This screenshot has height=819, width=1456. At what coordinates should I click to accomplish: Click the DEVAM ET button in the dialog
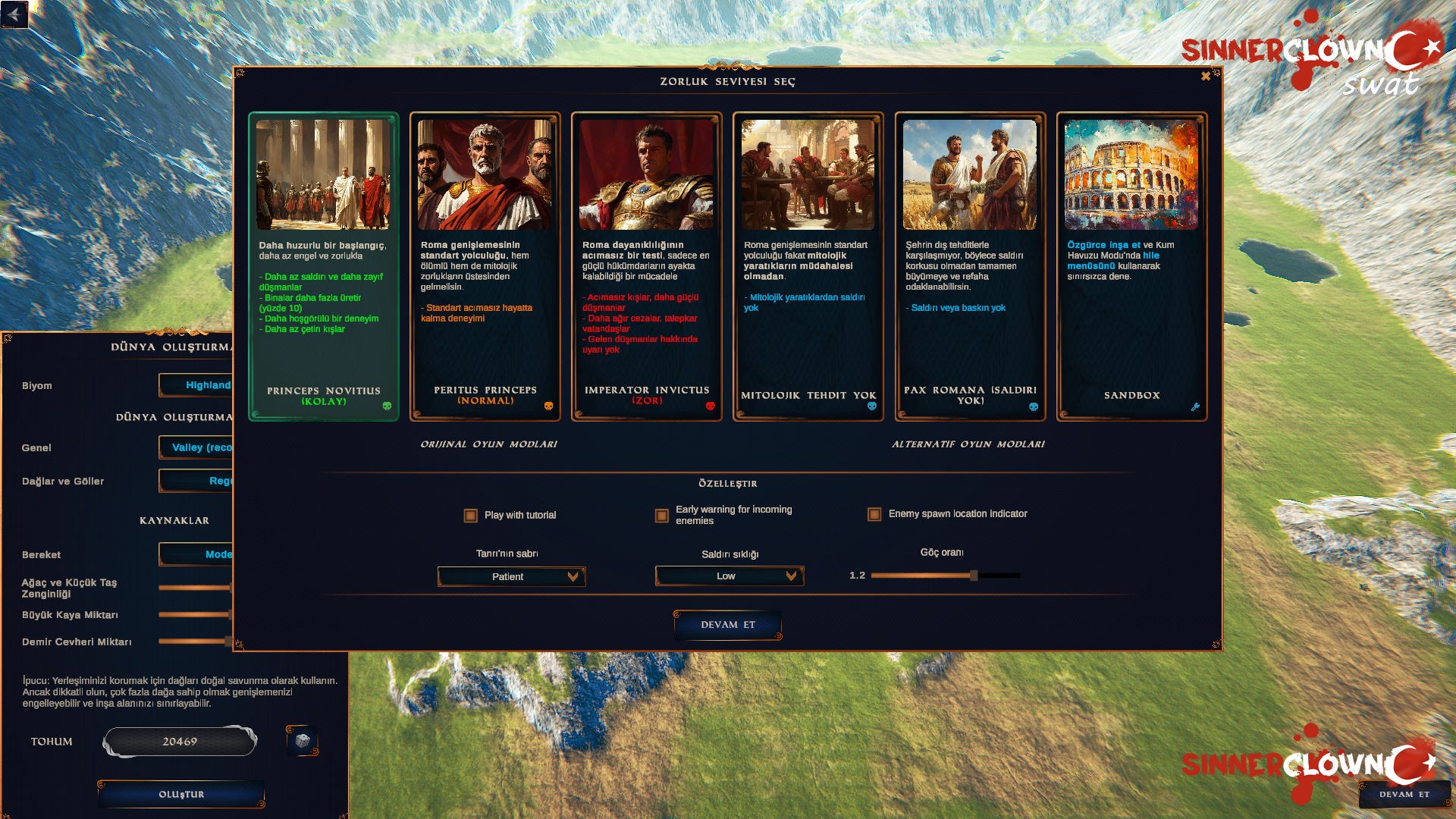726,625
